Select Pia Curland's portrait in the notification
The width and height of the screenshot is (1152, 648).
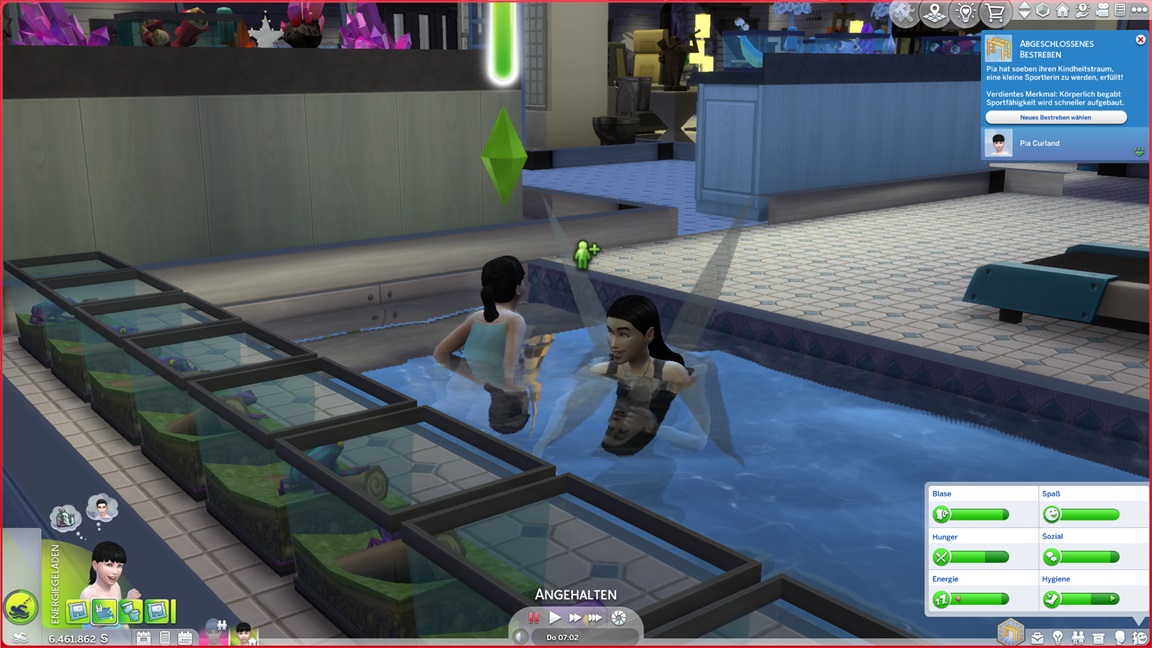(x=998, y=143)
